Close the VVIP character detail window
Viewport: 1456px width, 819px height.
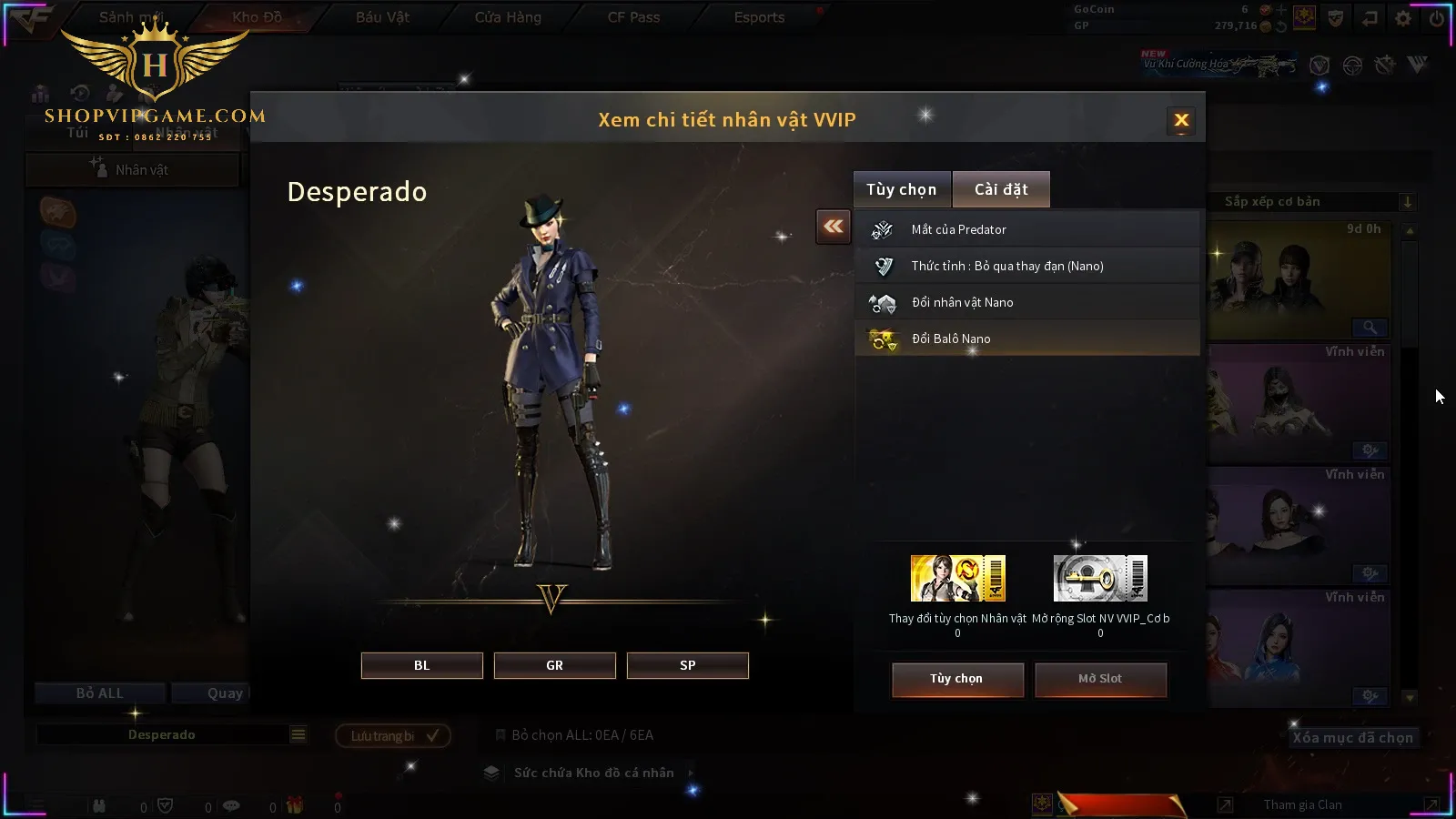1181,120
